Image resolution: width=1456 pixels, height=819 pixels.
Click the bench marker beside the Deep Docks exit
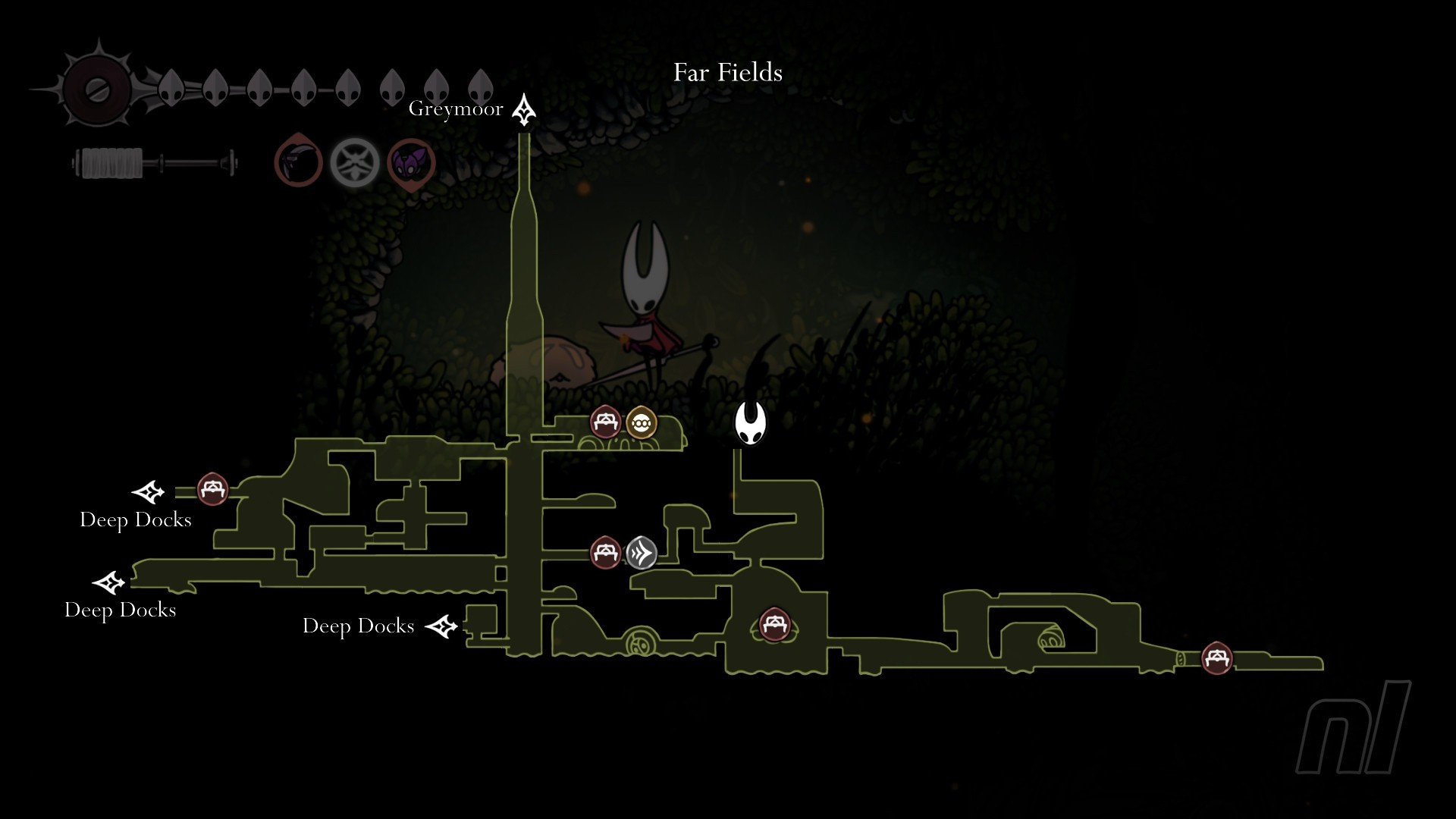coord(212,490)
